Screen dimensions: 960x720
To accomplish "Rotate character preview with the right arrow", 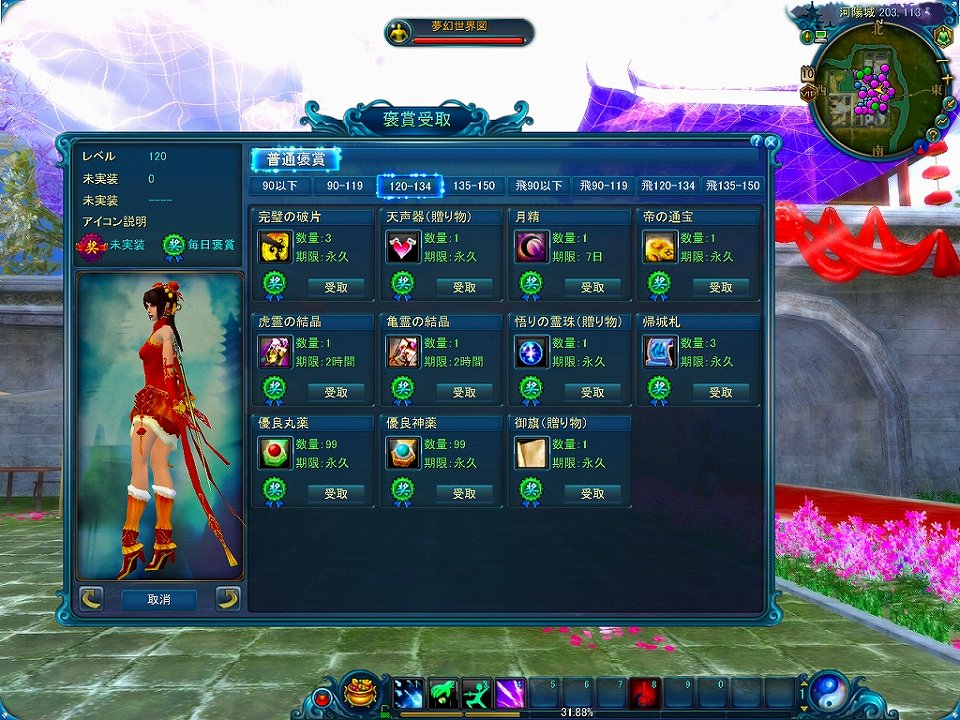I will coord(228,599).
